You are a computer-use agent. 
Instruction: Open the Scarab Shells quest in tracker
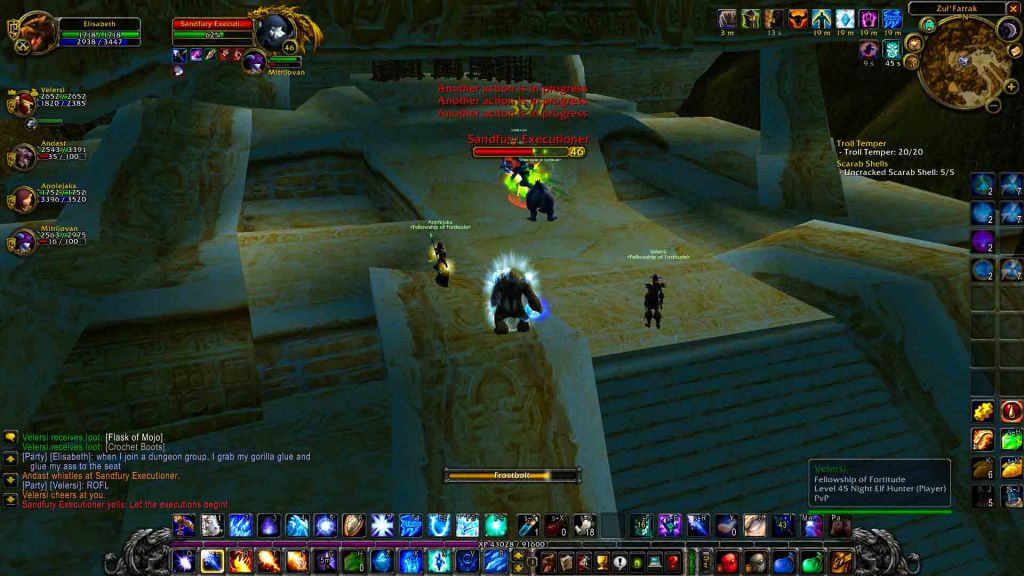tap(862, 163)
